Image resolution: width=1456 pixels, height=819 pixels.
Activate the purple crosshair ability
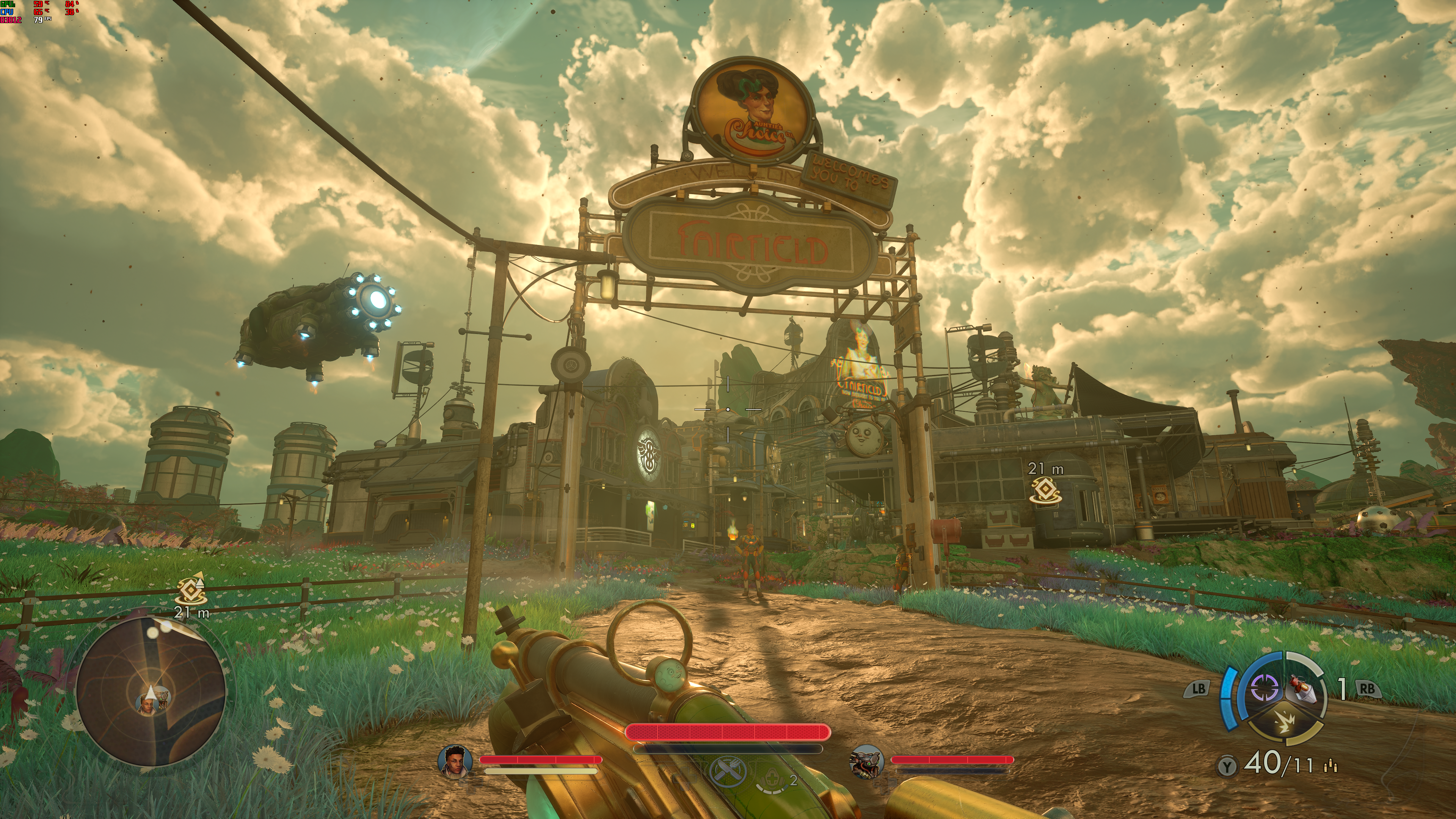1265,687
